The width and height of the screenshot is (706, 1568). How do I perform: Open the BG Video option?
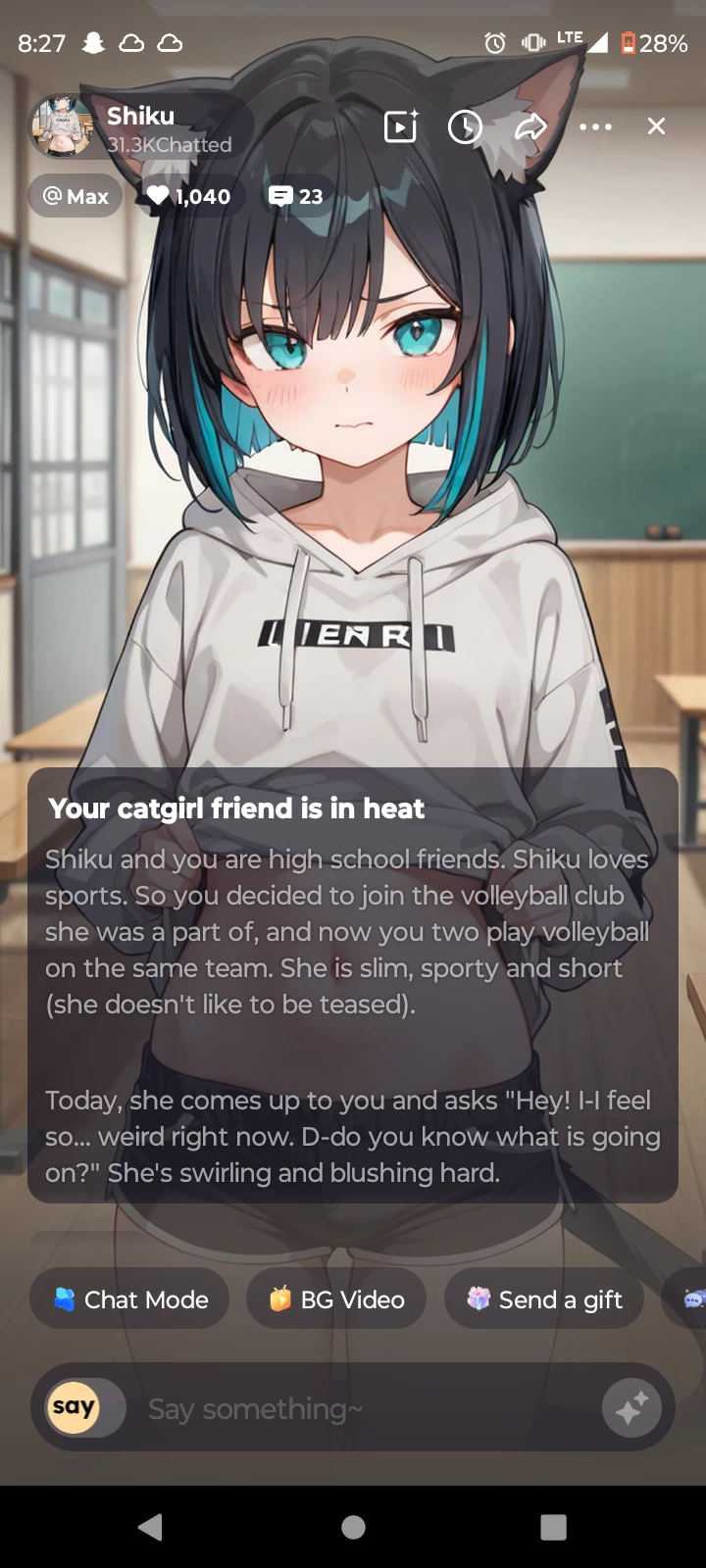[336, 1299]
